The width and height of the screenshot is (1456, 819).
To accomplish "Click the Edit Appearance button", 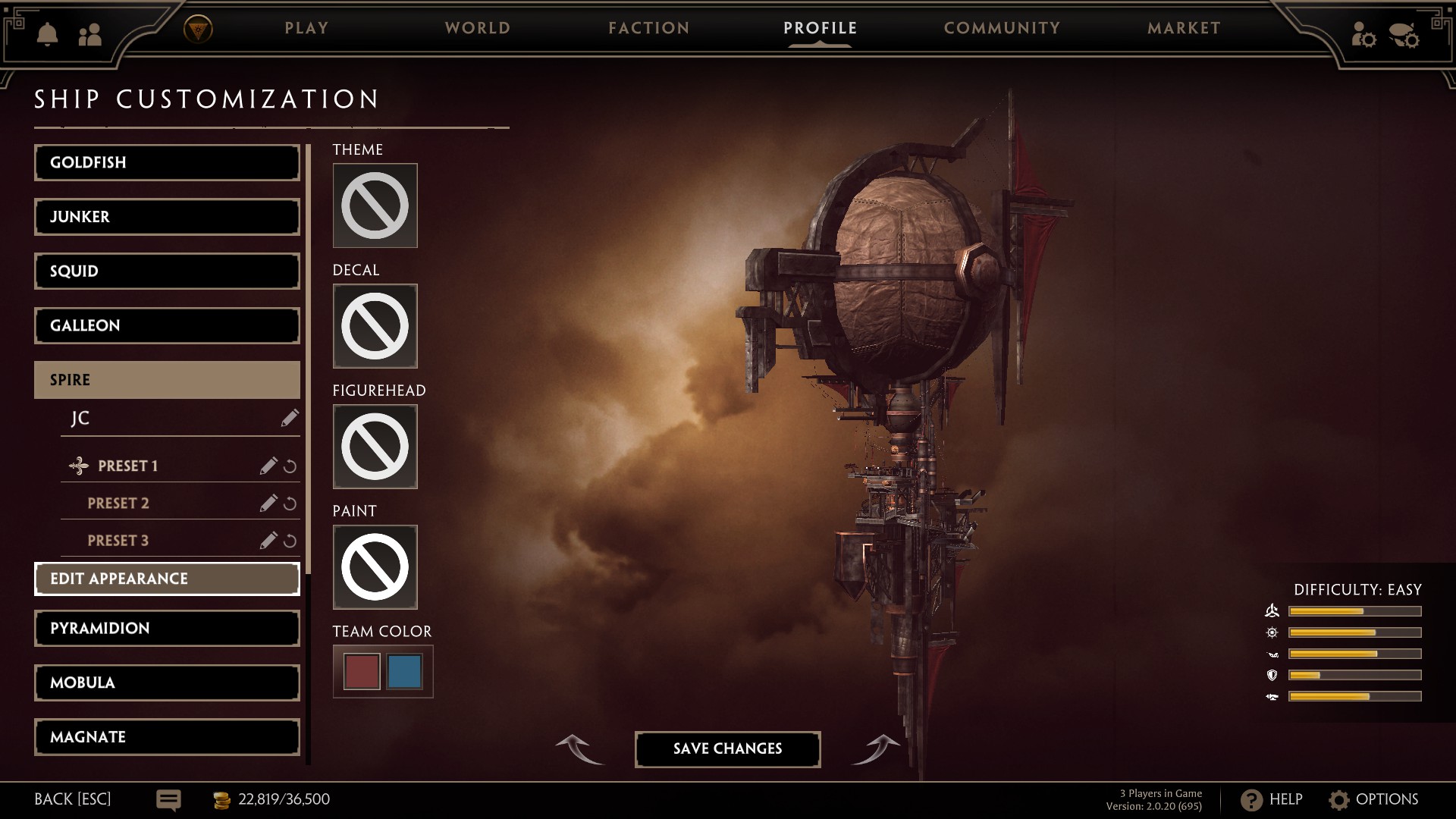I will tap(167, 579).
